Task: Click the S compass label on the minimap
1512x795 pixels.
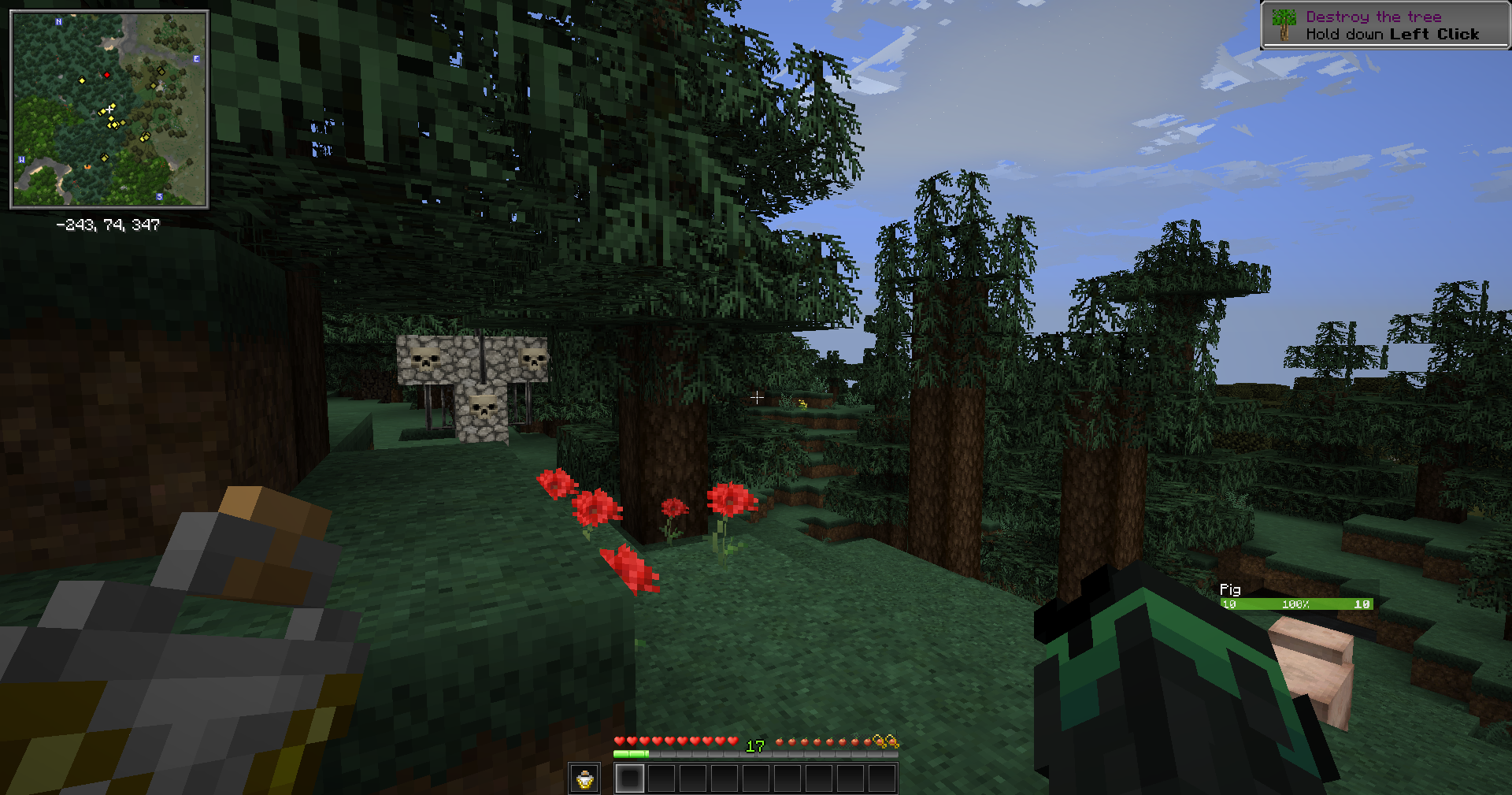Action: (158, 196)
